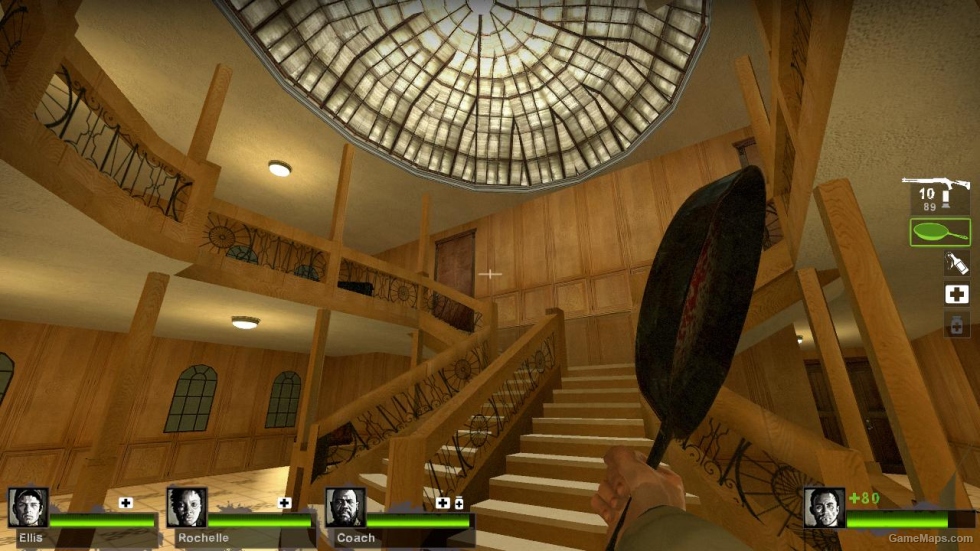Click Coach's teammate portrait
The width and height of the screenshot is (980, 551).
(x=345, y=507)
